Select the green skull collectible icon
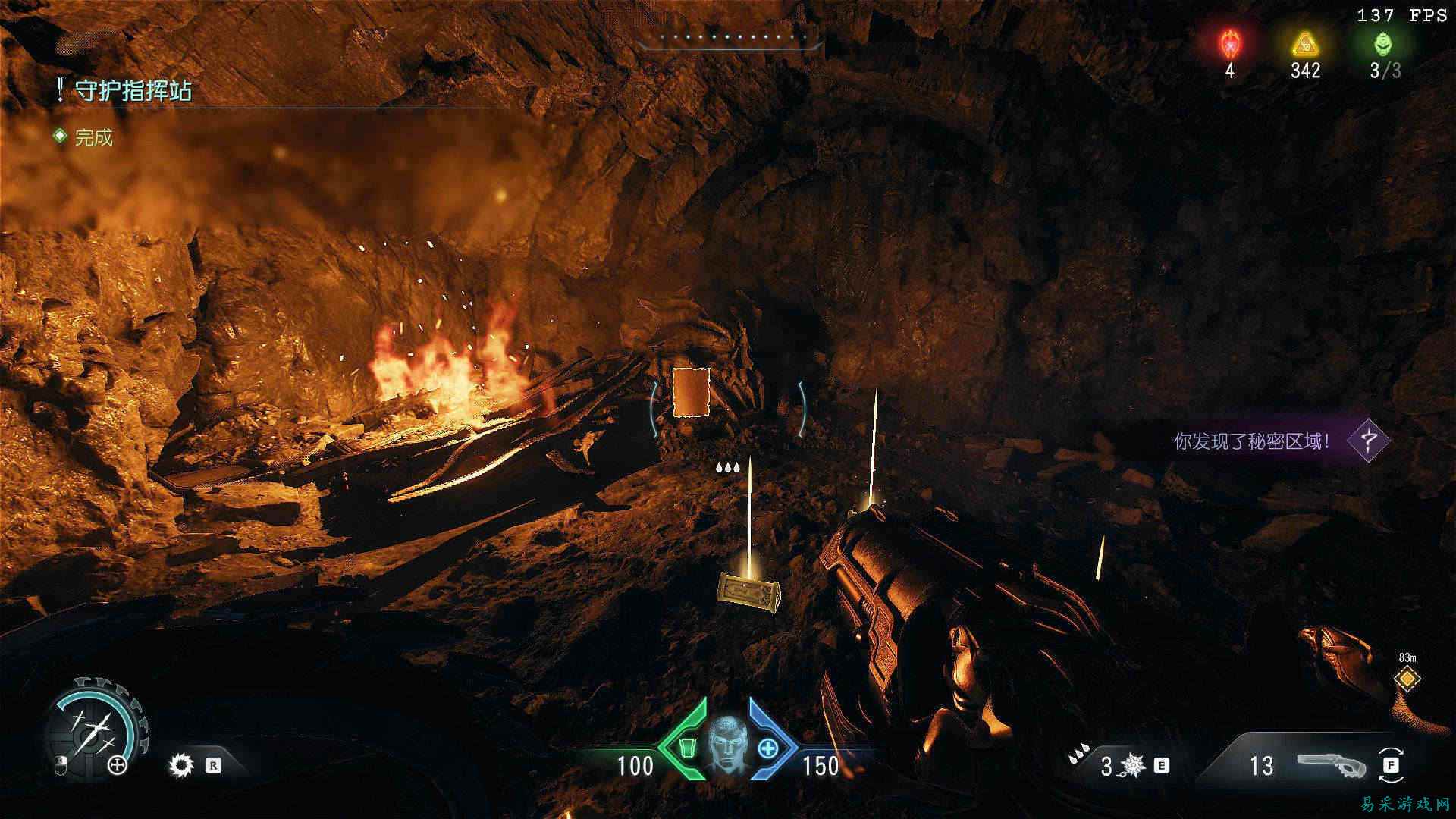 pos(1383,44)
